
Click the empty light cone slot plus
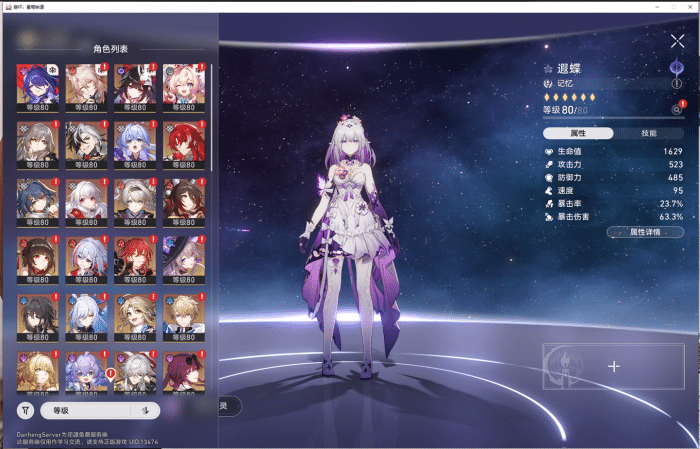tap(614, 366)
